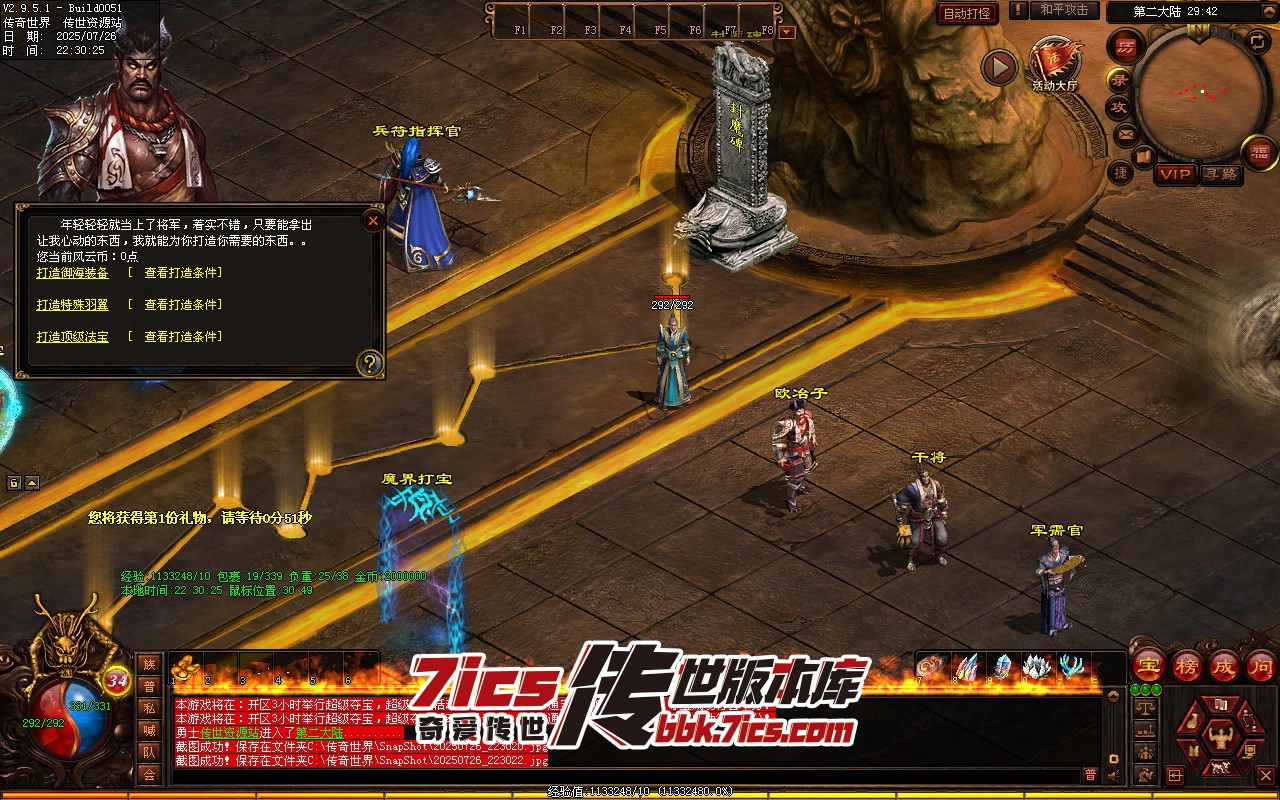
Task: Click the round play arrow button
Action: pos(998,68)
